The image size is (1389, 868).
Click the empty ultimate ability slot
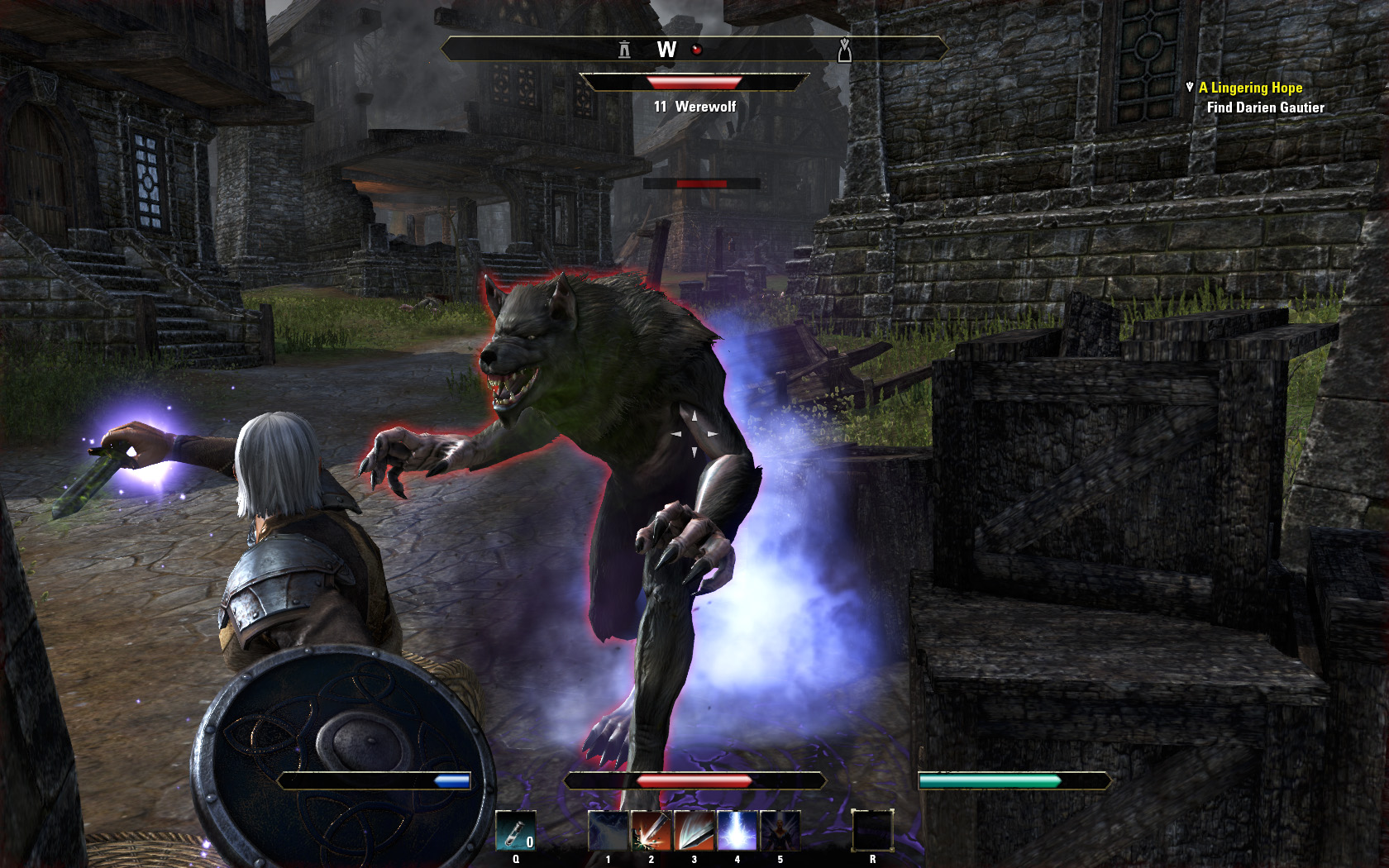click(872, 831)
